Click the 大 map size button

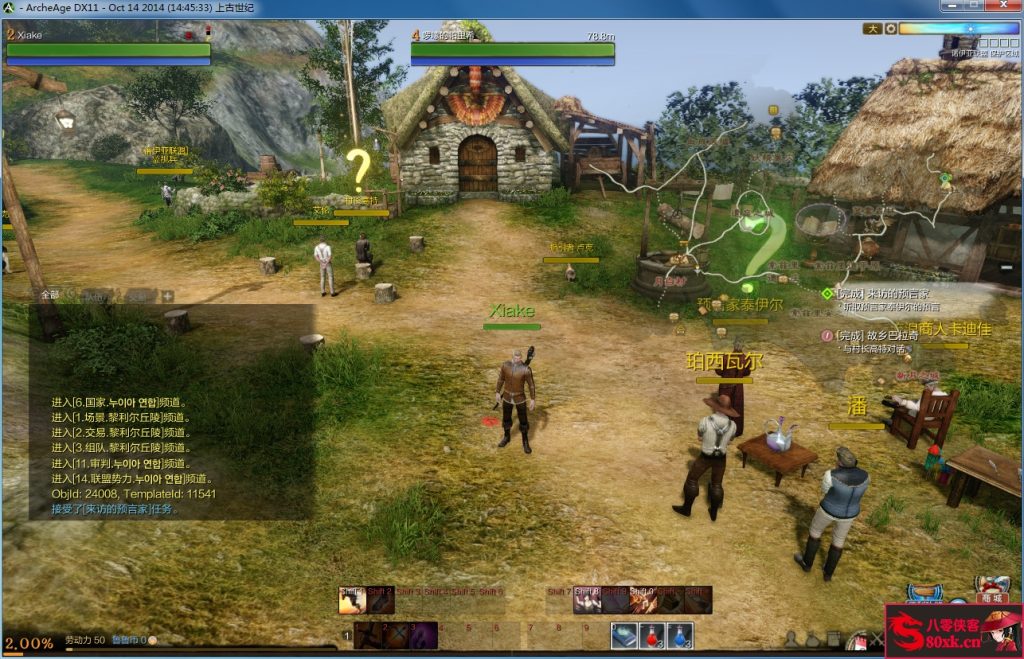873,29
